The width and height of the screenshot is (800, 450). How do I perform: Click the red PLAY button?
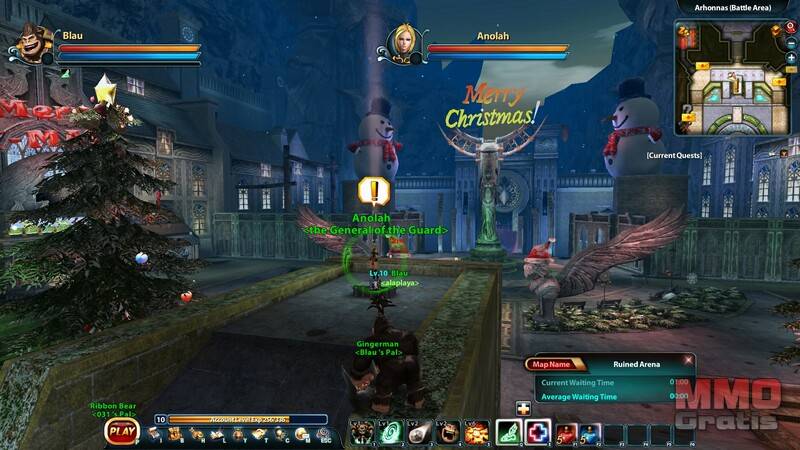point(121,432)
